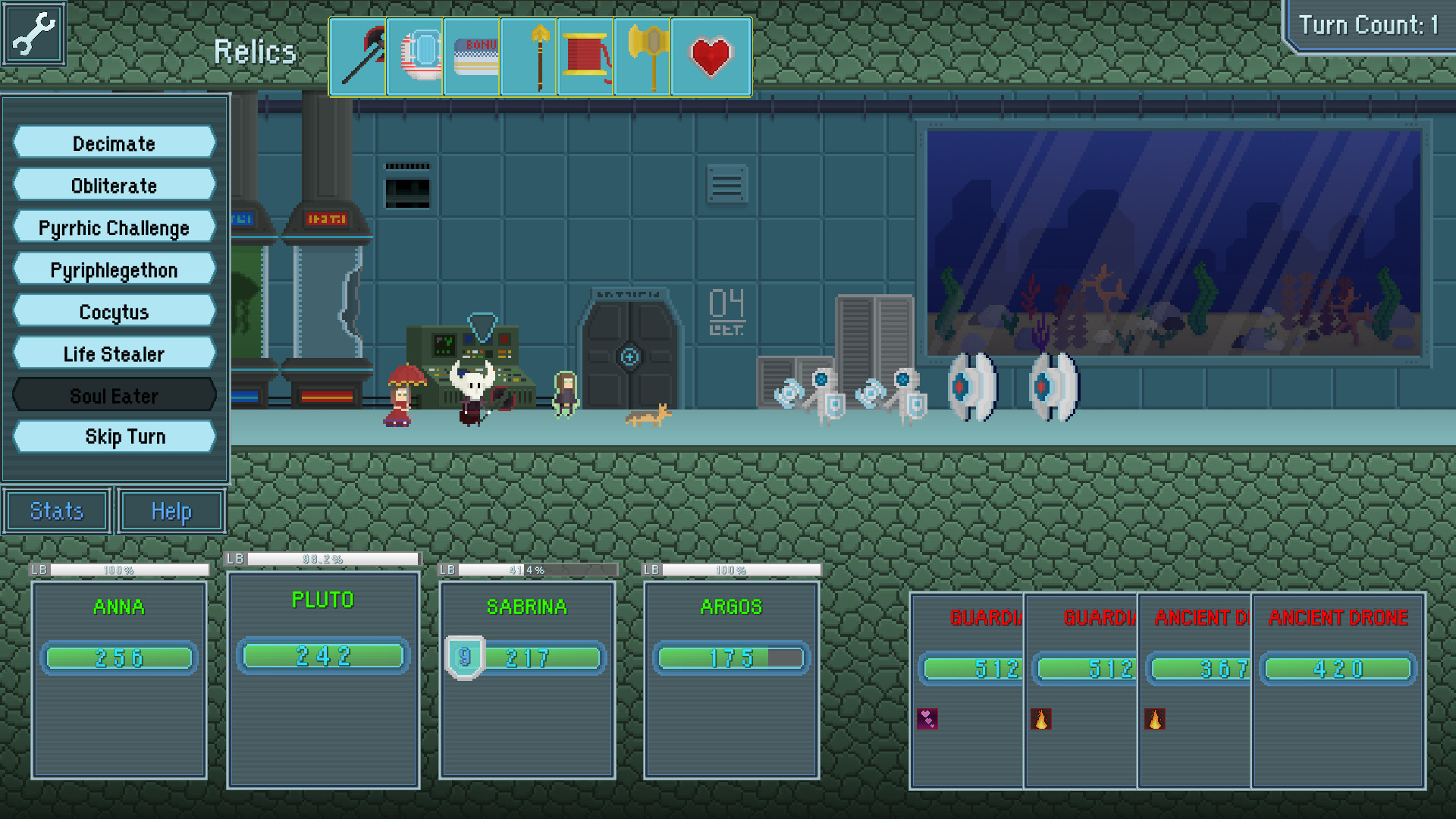Click the golden scepter relic

pos(529,57)
